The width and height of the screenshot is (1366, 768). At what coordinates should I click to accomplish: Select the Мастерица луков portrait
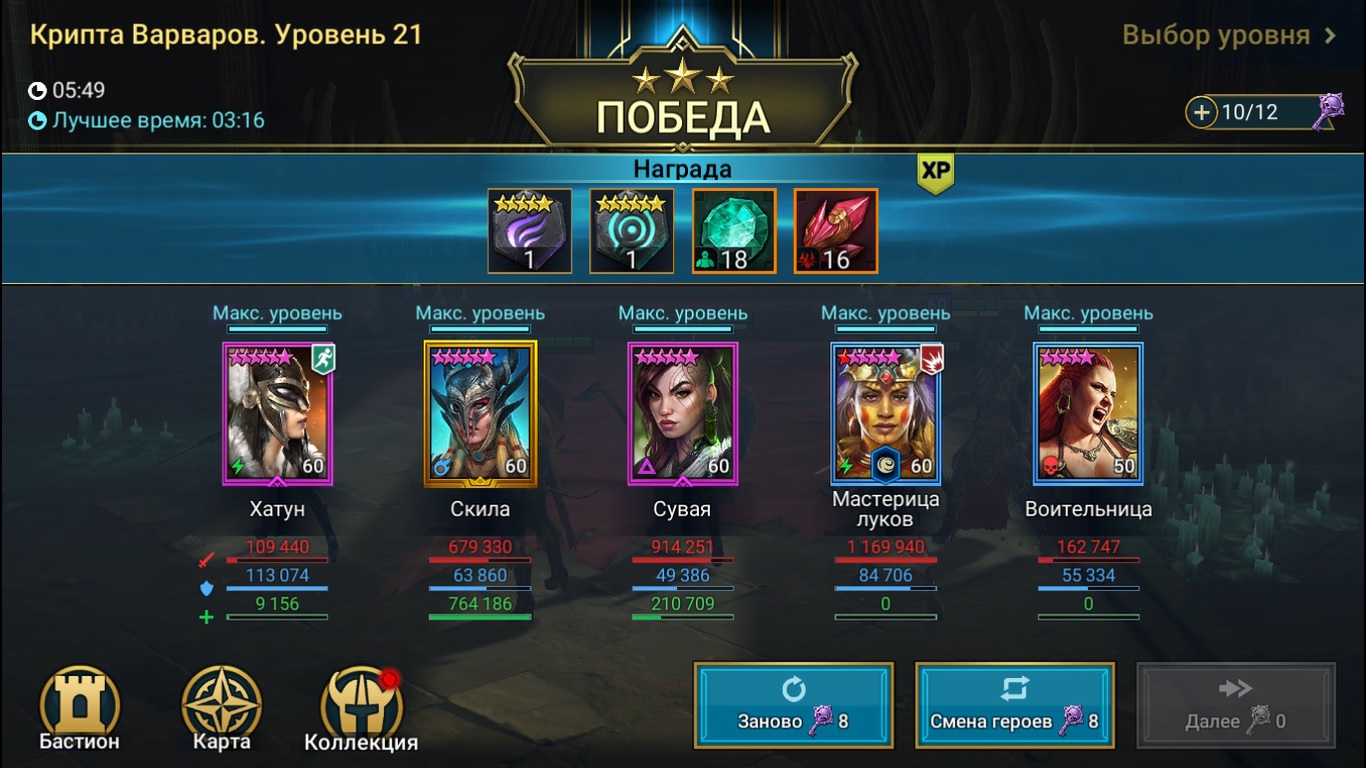[885, 413]
